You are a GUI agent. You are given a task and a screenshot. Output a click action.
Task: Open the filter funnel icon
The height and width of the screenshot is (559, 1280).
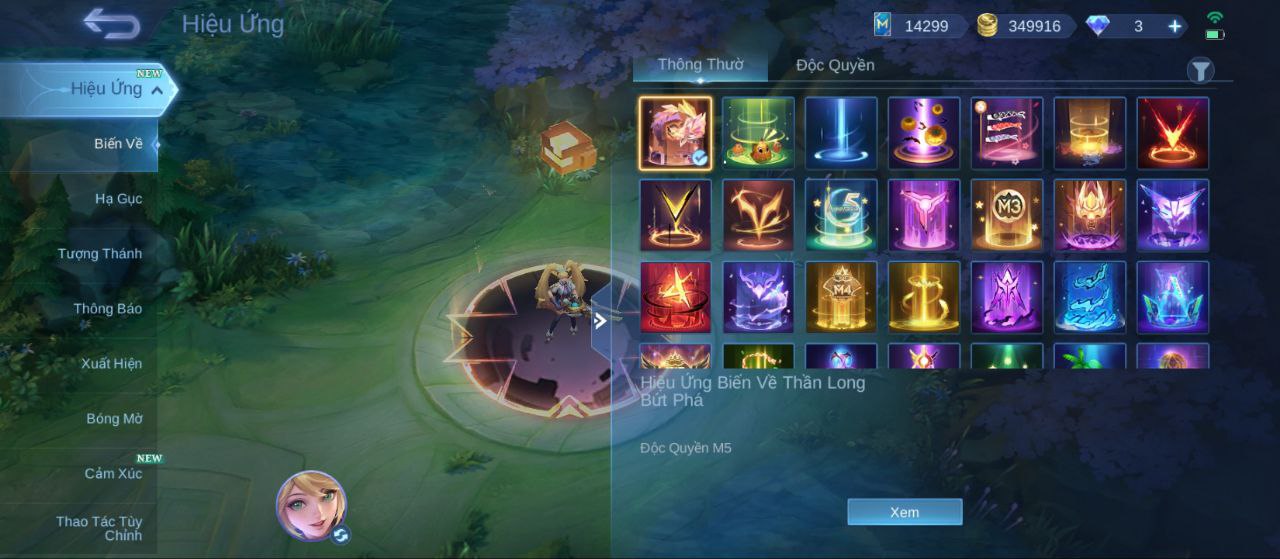[1200, 70]
